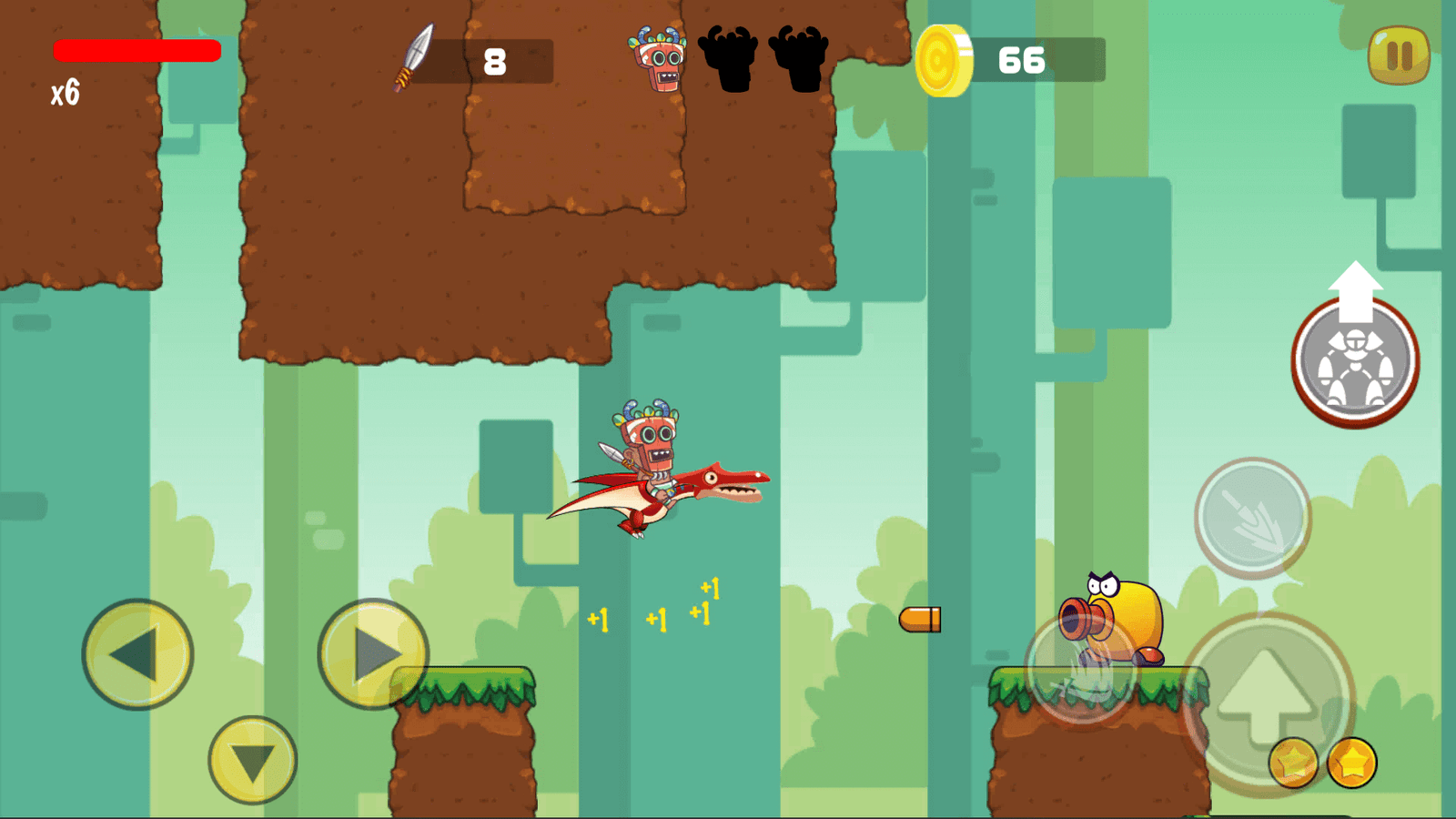Viewport: 1456px width, 819px height.
Task: Select the totem mask character portrait
Action: click(657, 60)
